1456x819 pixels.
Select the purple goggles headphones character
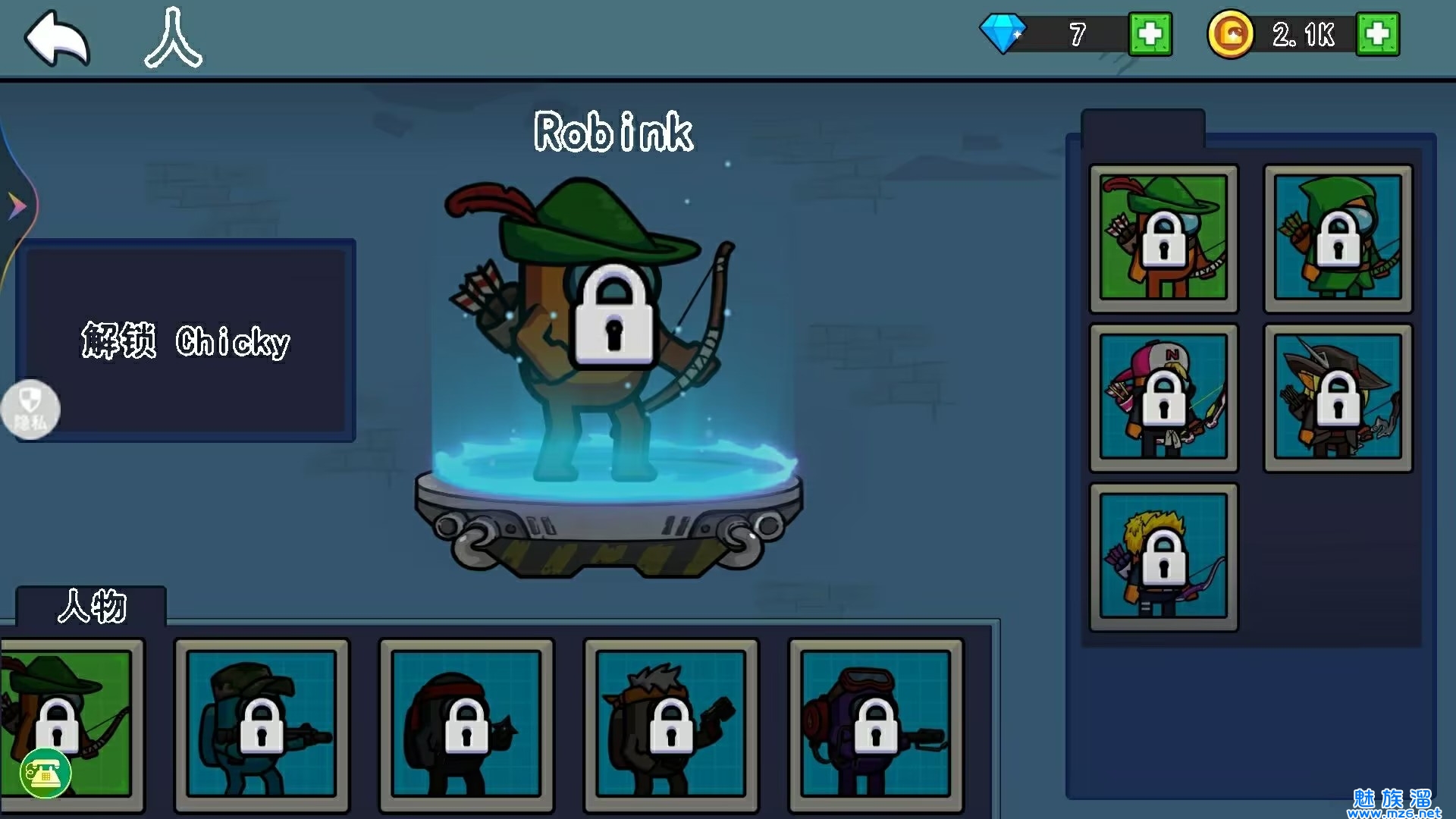(876, 724)
